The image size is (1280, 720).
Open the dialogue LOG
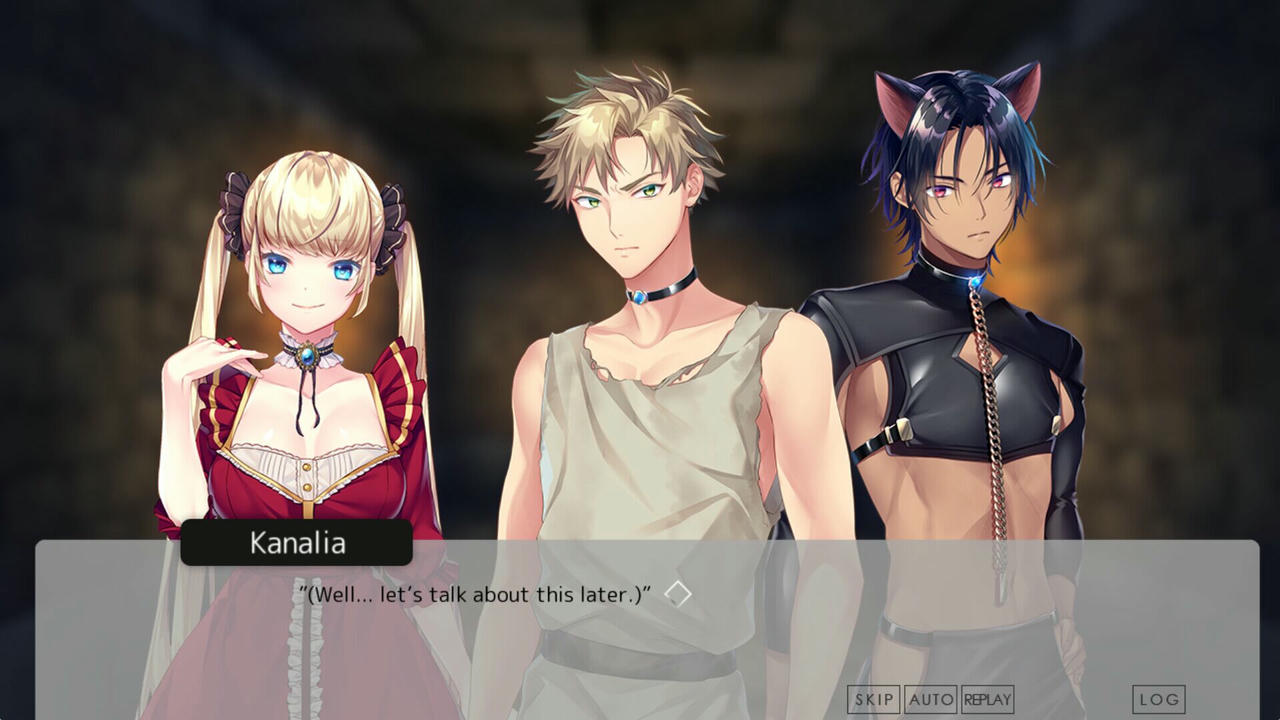click(x=1158, y=699)
